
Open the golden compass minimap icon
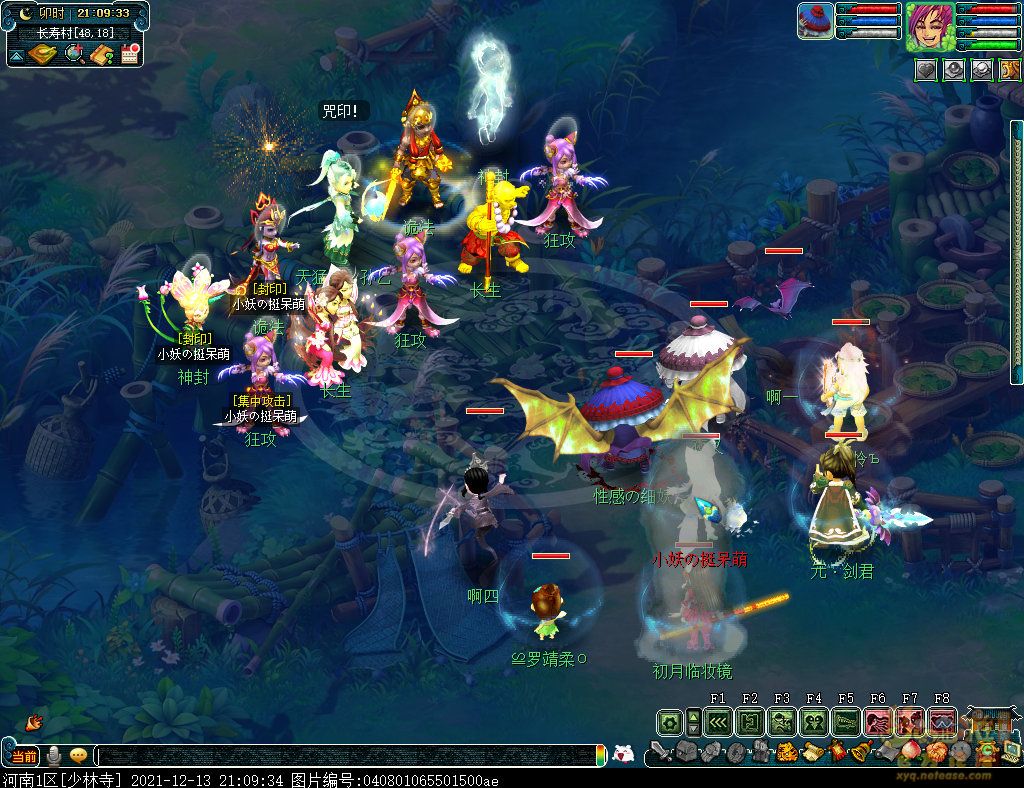click(x=44, y=54)
